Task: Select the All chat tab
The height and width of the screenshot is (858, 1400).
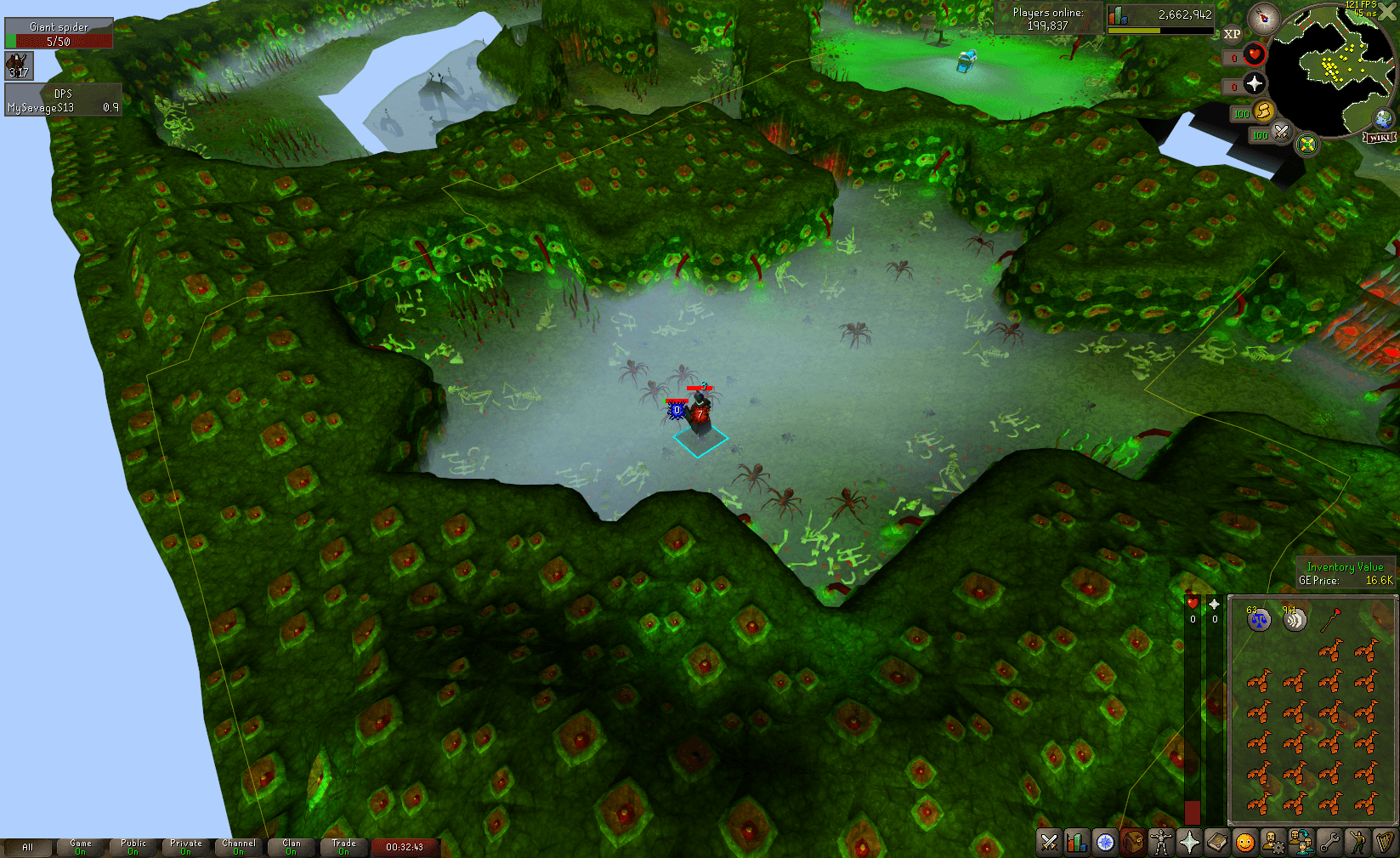Action: coord(30,846)
